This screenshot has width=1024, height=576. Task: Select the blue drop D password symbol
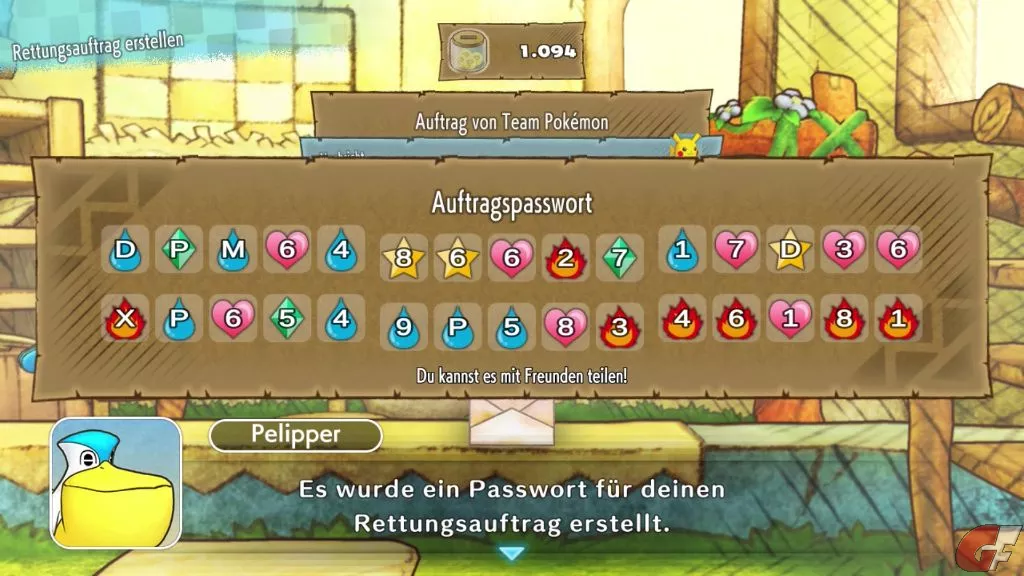[x=125, y=250]
